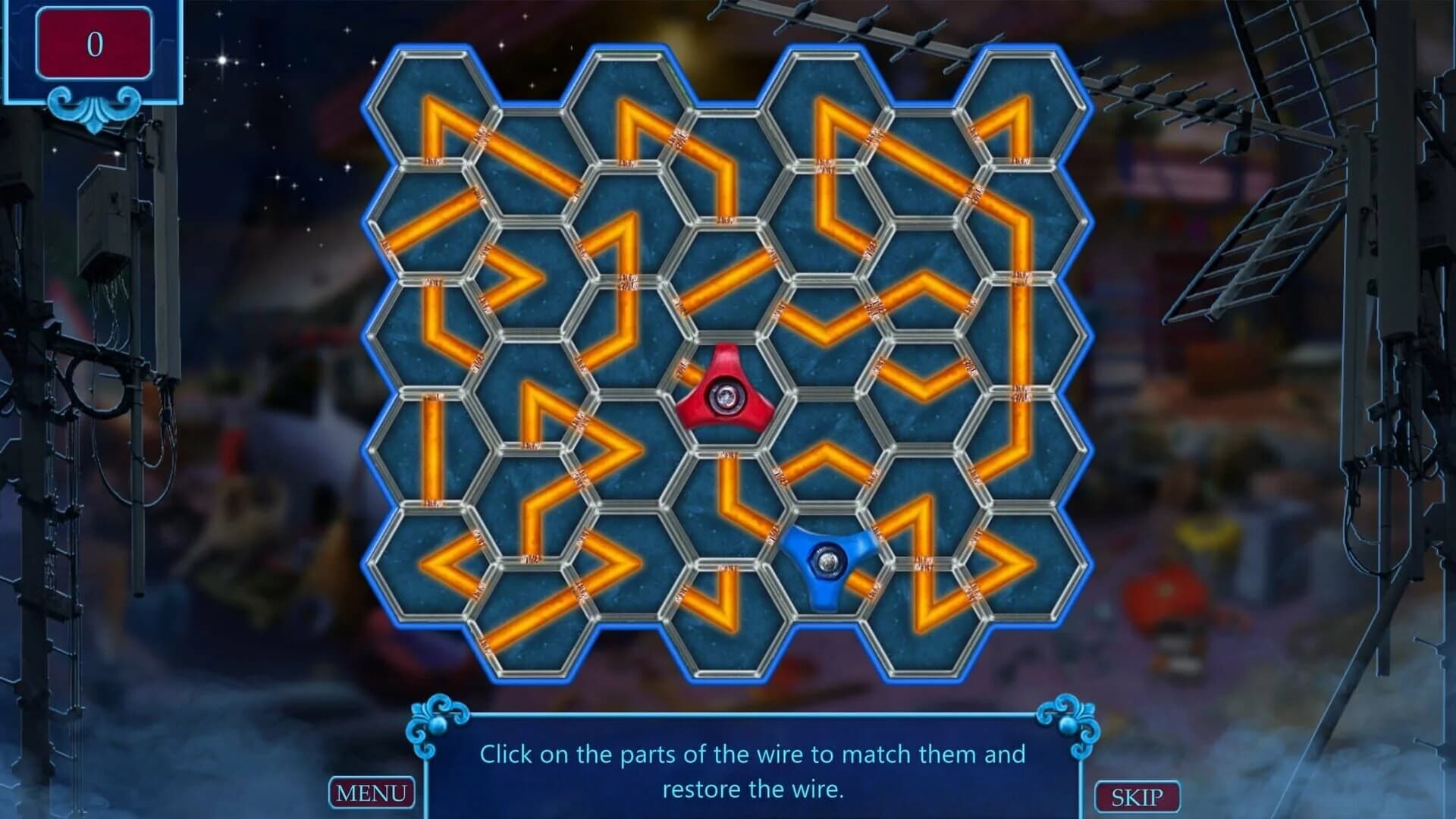Rotate the blue triangular valve knob

[x=827, y=561]
